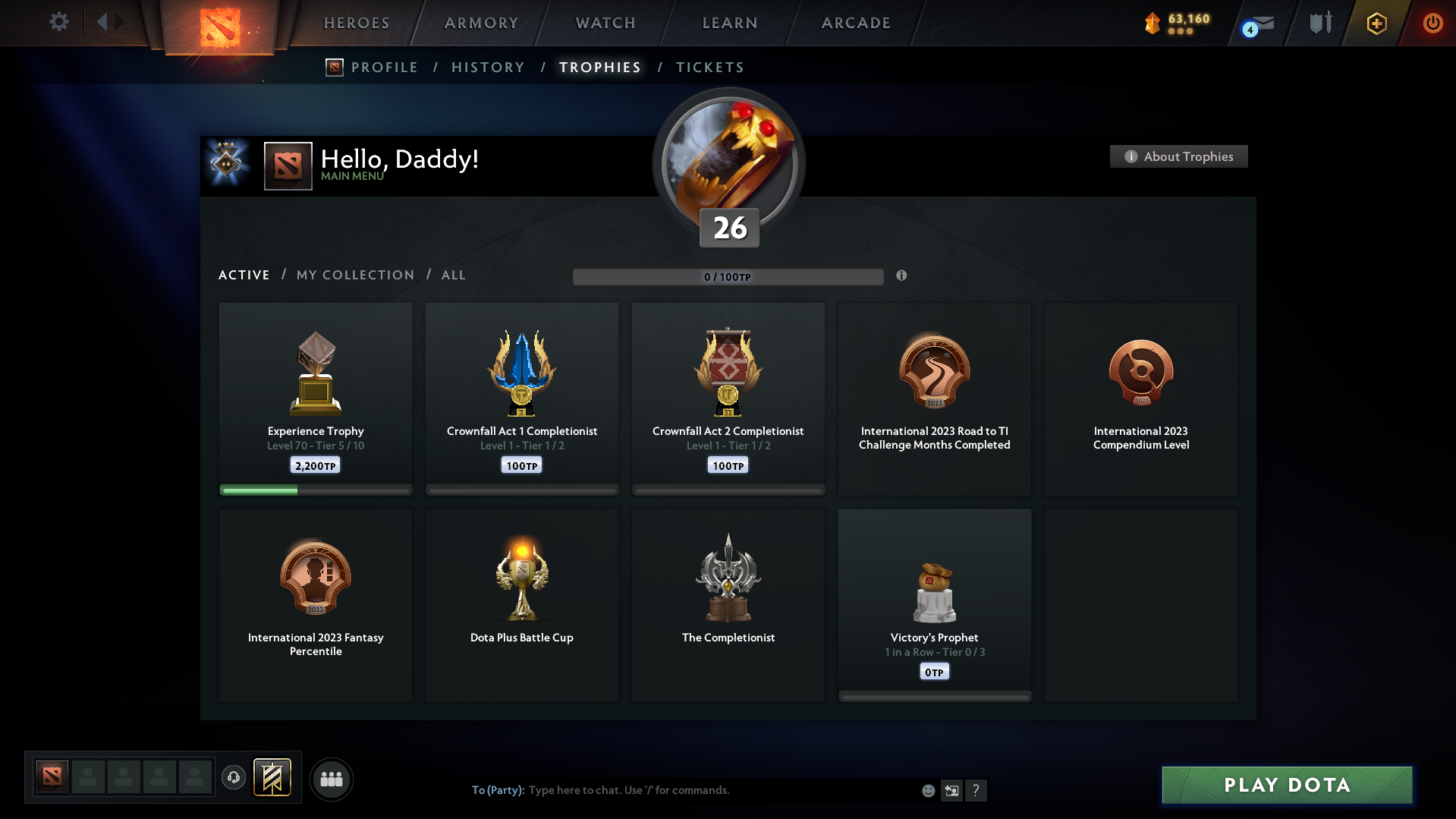Viewport: 1456px width, 819px height.
Task: Click the 0/100TP trophy progress bar
Action: click(x=728, y=276)
